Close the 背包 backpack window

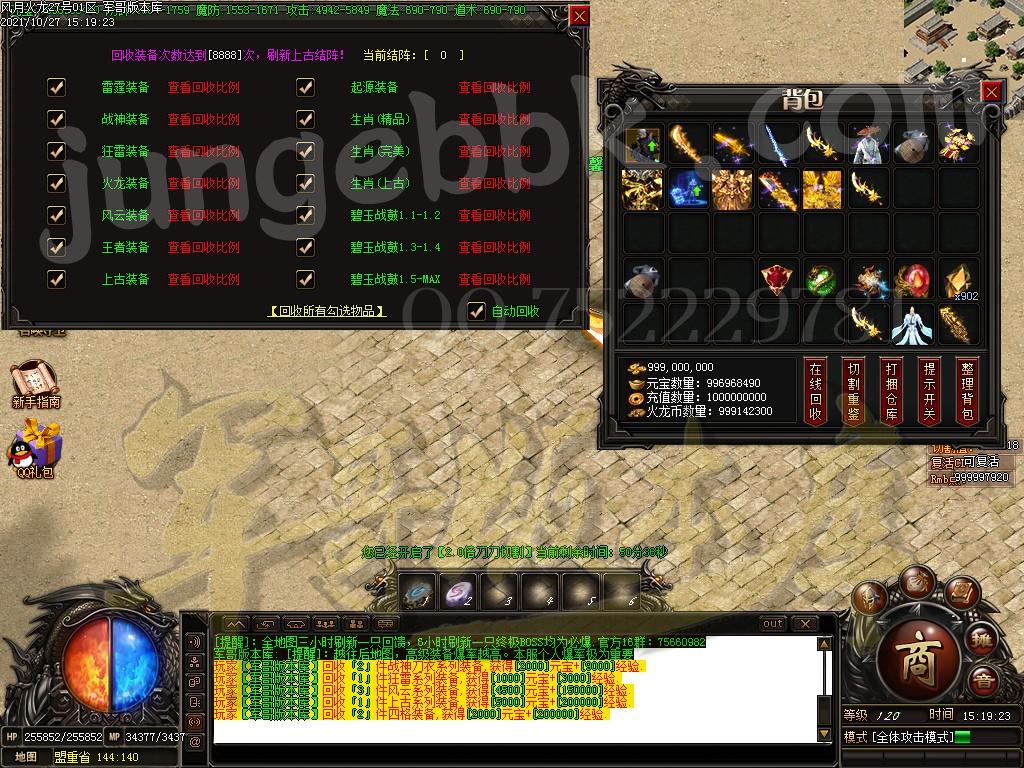click(x=990, y=92)
